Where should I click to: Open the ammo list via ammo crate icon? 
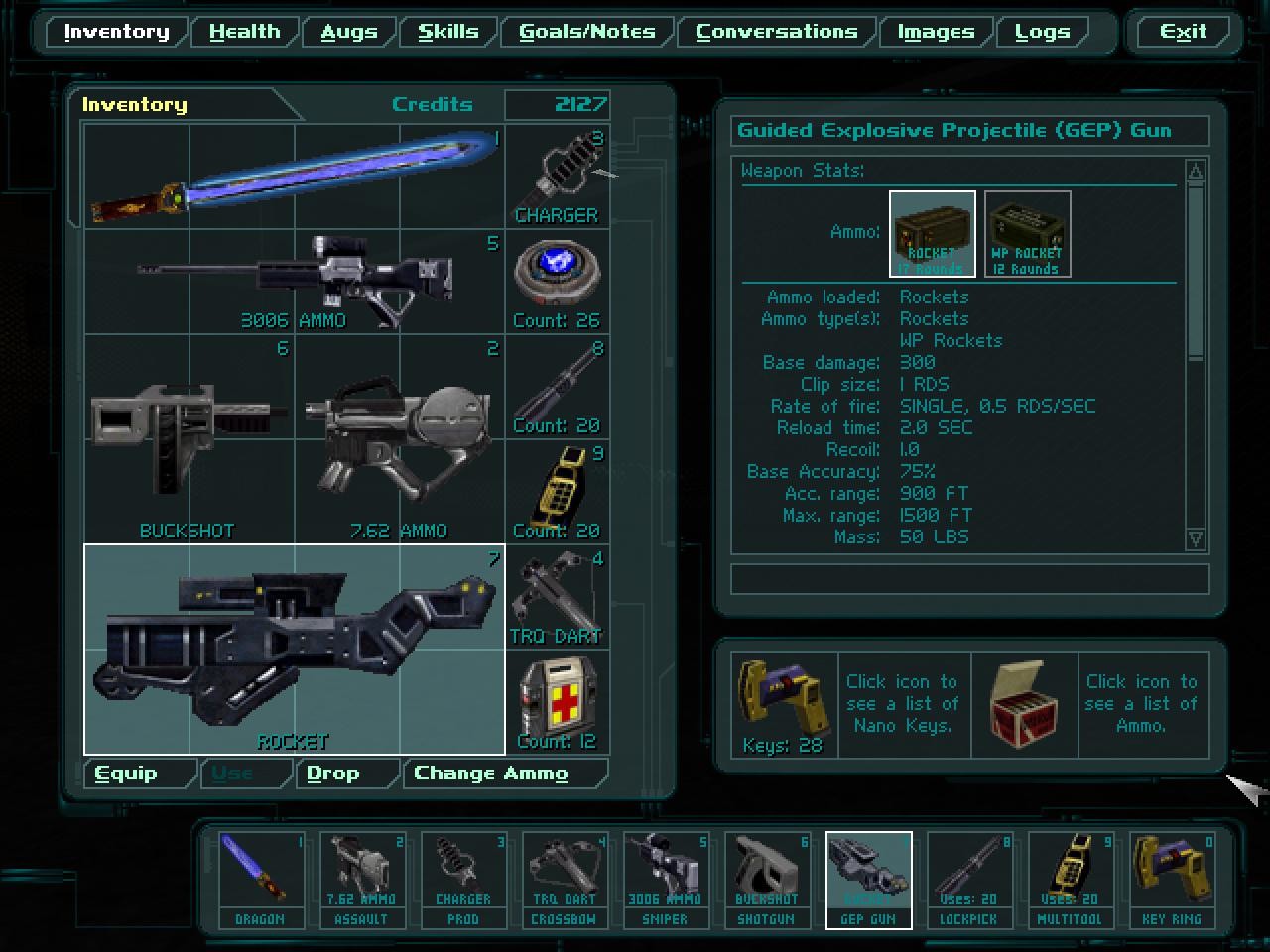point(1023,704)
